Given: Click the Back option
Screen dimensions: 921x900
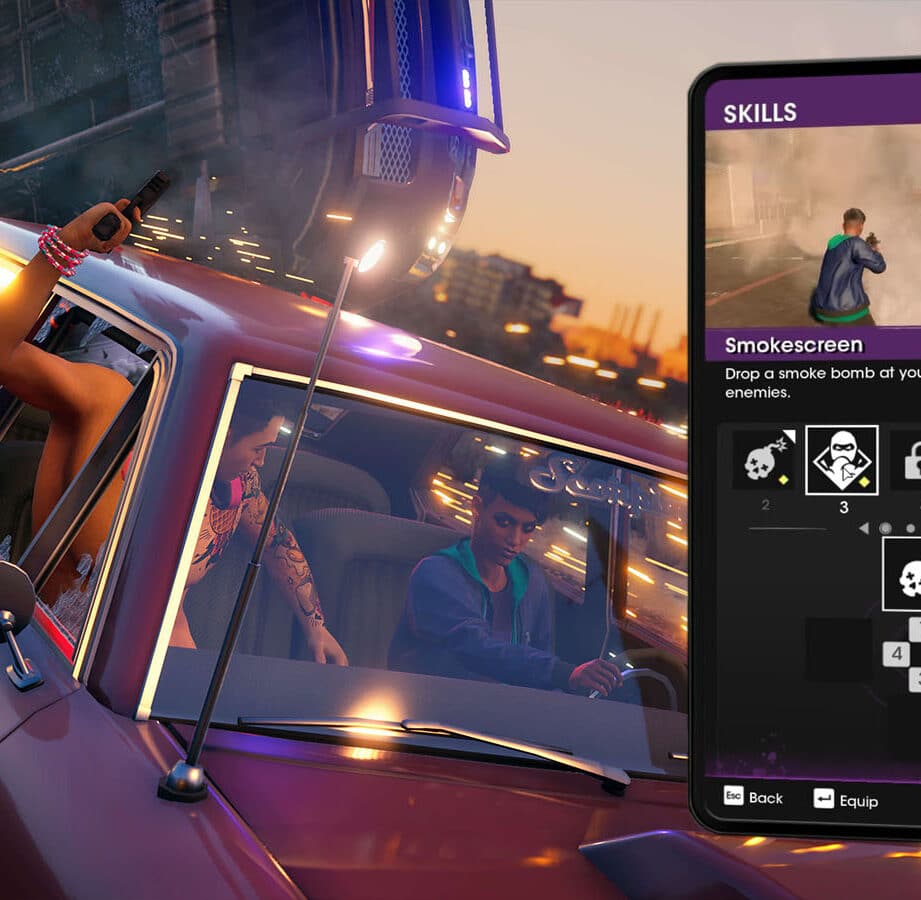Looking at the screenshot, I should coord(753,798).
